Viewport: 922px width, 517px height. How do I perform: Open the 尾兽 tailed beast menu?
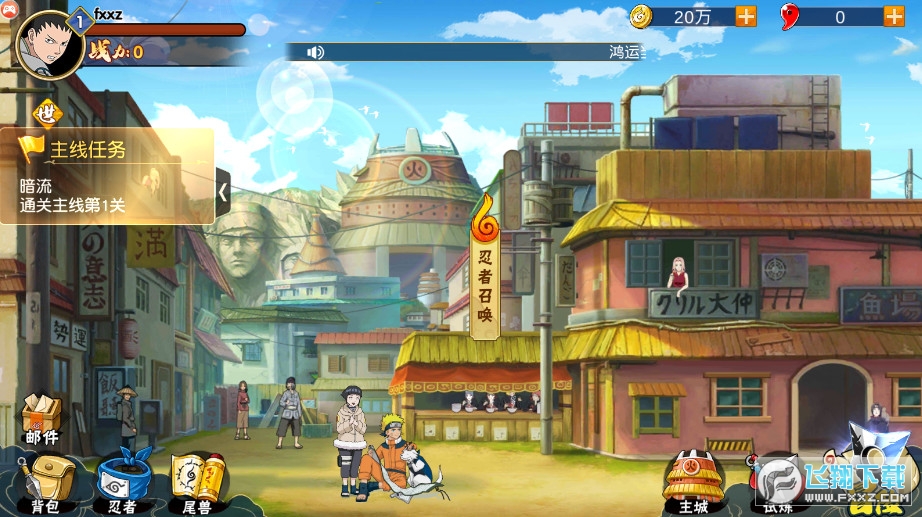pyautogui.click(x=194, y=482)
